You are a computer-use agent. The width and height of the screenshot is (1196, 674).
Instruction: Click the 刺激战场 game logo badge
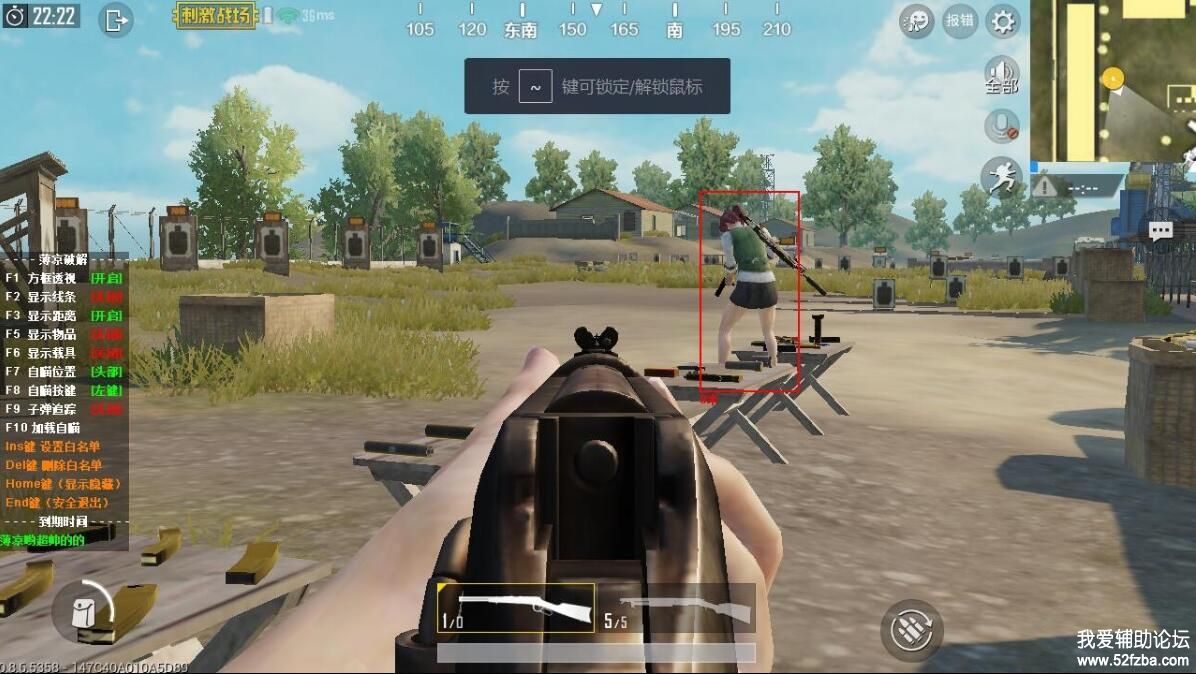coord(215,16)
